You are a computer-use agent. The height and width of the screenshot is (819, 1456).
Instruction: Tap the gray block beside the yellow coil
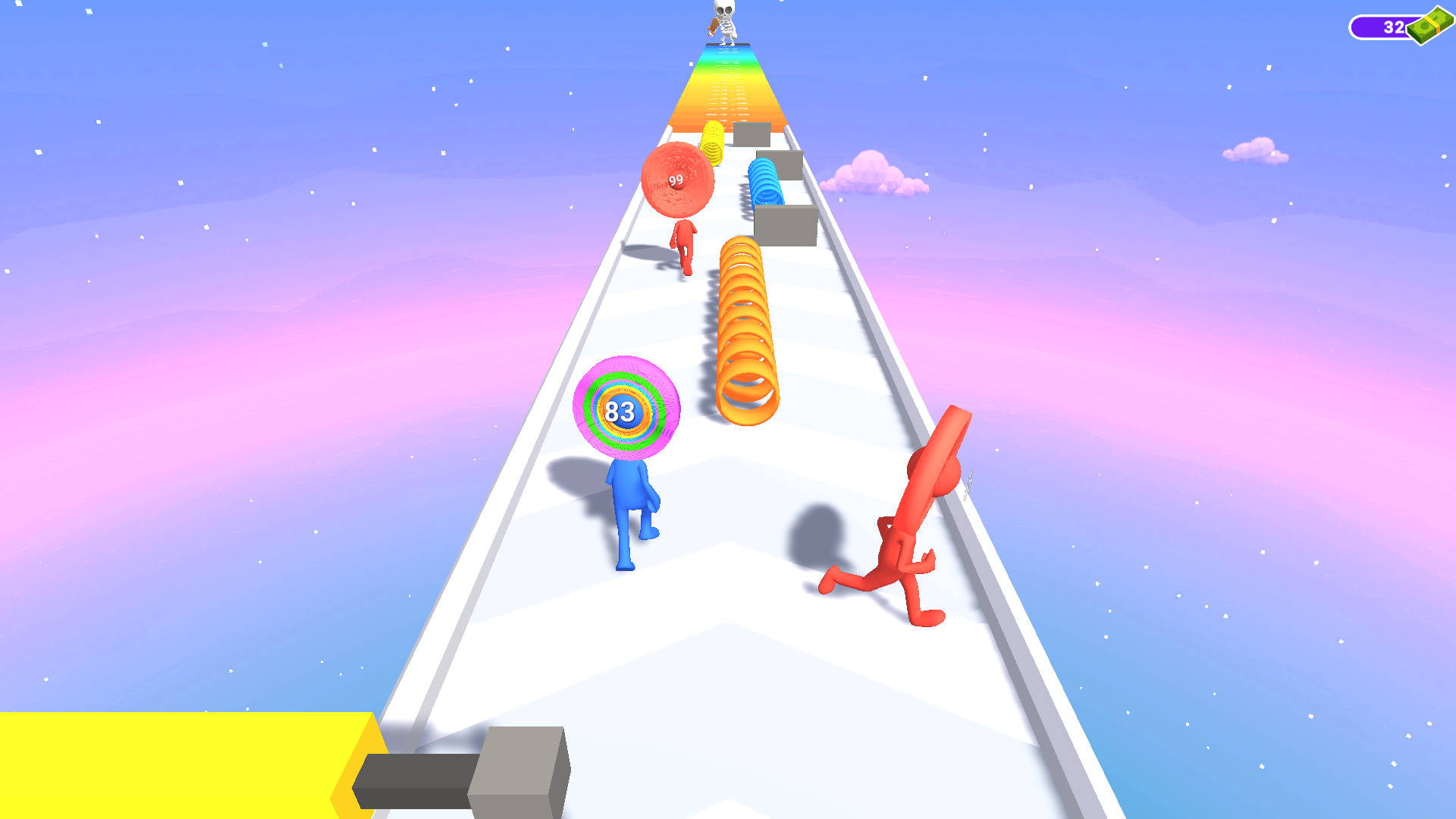751,136
